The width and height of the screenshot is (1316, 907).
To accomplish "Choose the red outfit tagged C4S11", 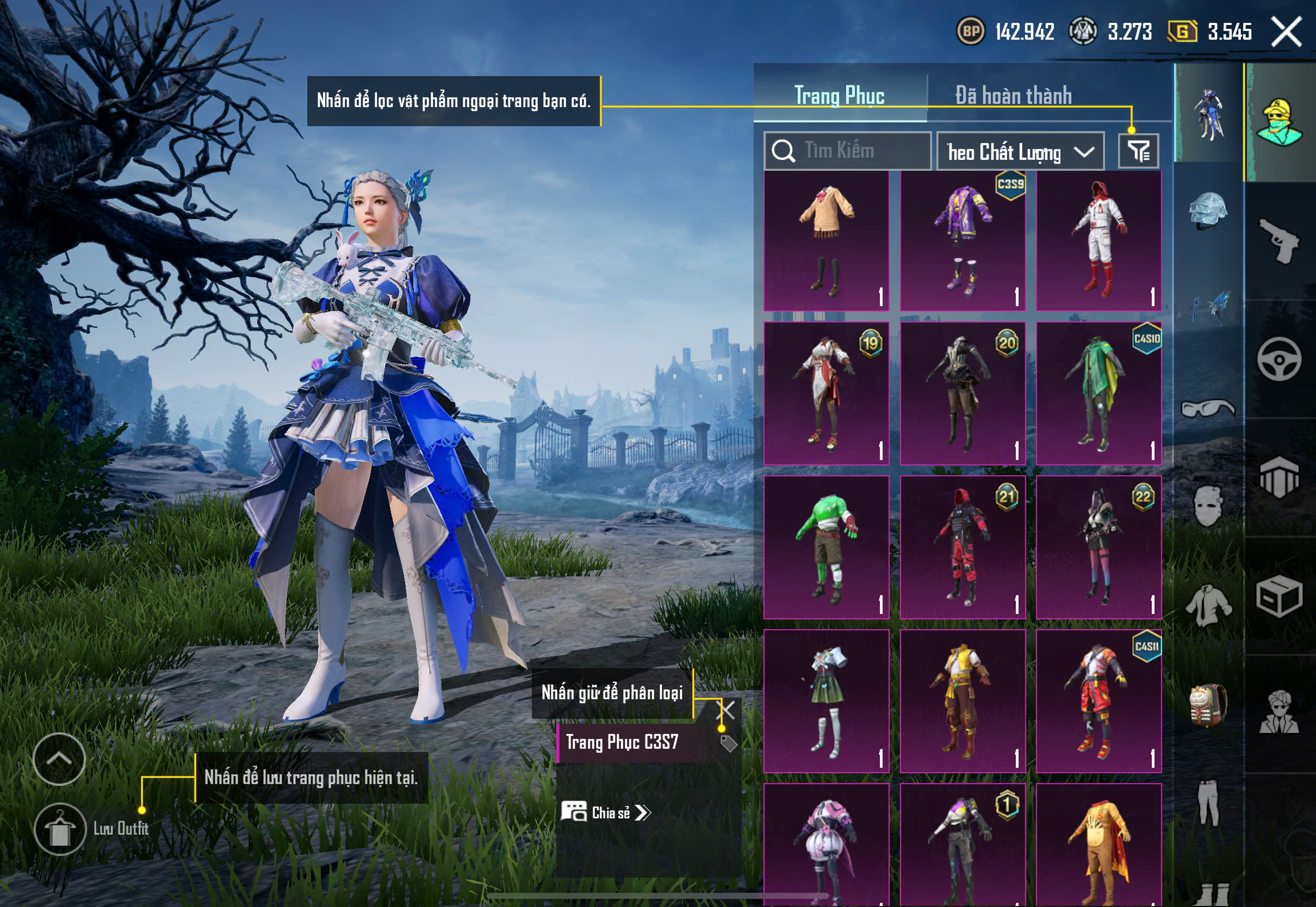I will (1098, 701).
